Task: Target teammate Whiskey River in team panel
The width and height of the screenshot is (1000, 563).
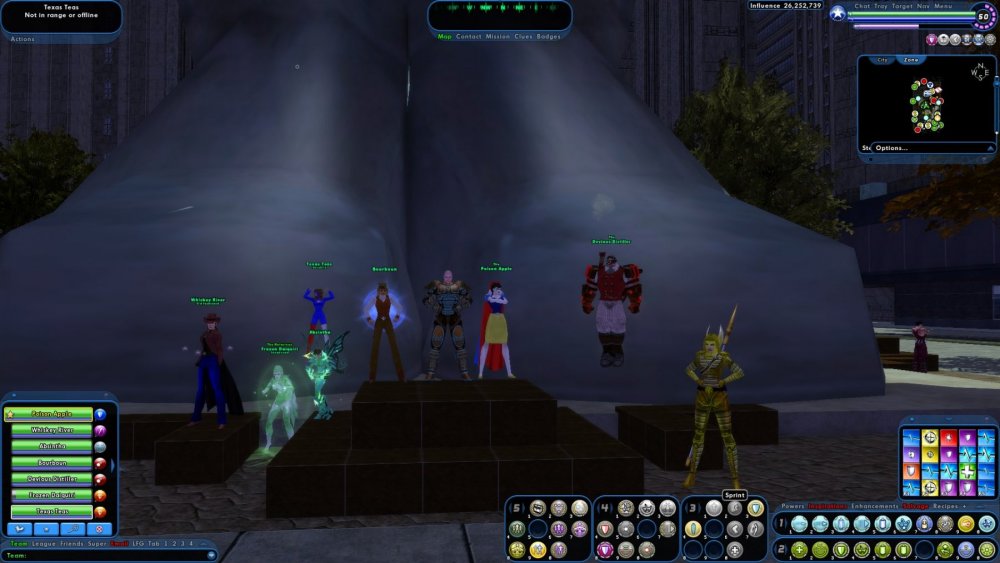Action: point(53,430)
